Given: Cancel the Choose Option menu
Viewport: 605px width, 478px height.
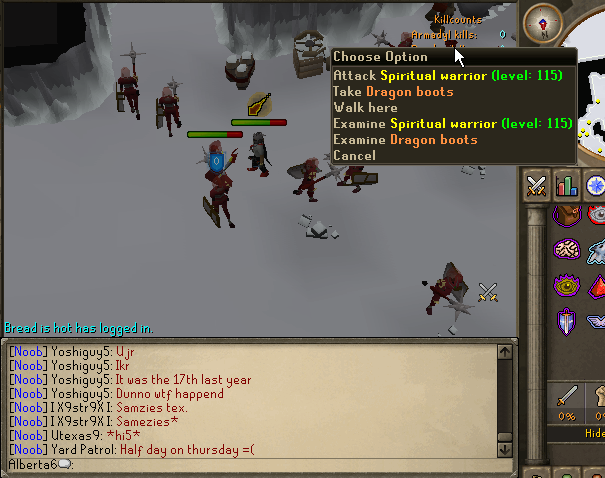Looking at the screenshot, I should [x=354, y=155].
